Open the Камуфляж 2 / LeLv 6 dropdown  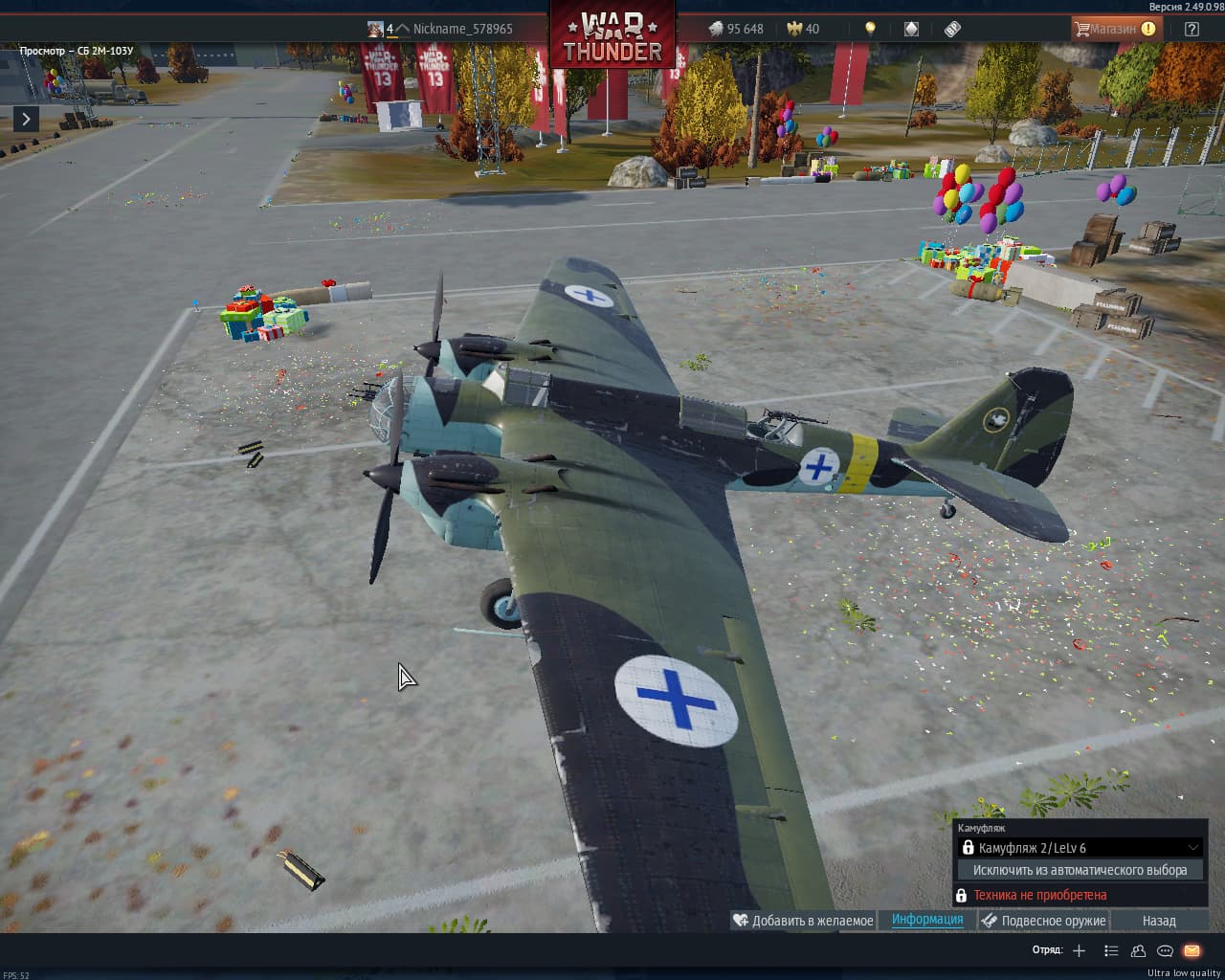pos(1080,847)
